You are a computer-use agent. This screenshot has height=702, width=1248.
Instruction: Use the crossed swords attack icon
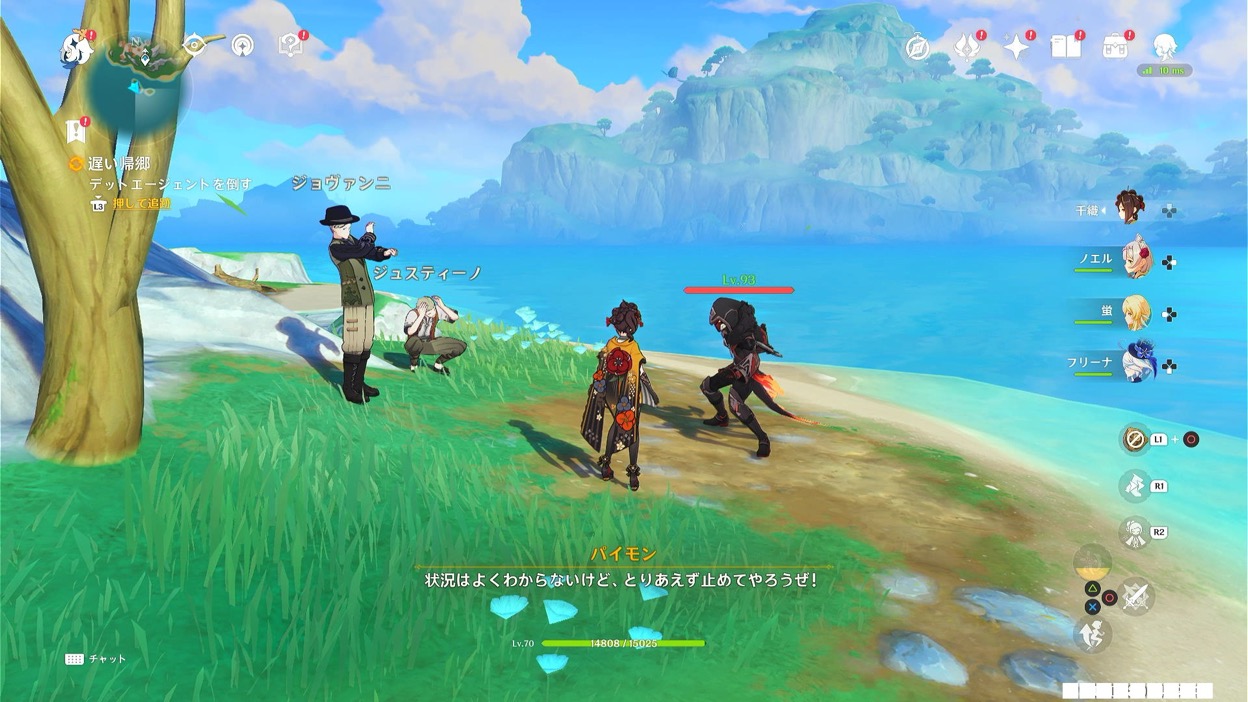point(1135,598)
